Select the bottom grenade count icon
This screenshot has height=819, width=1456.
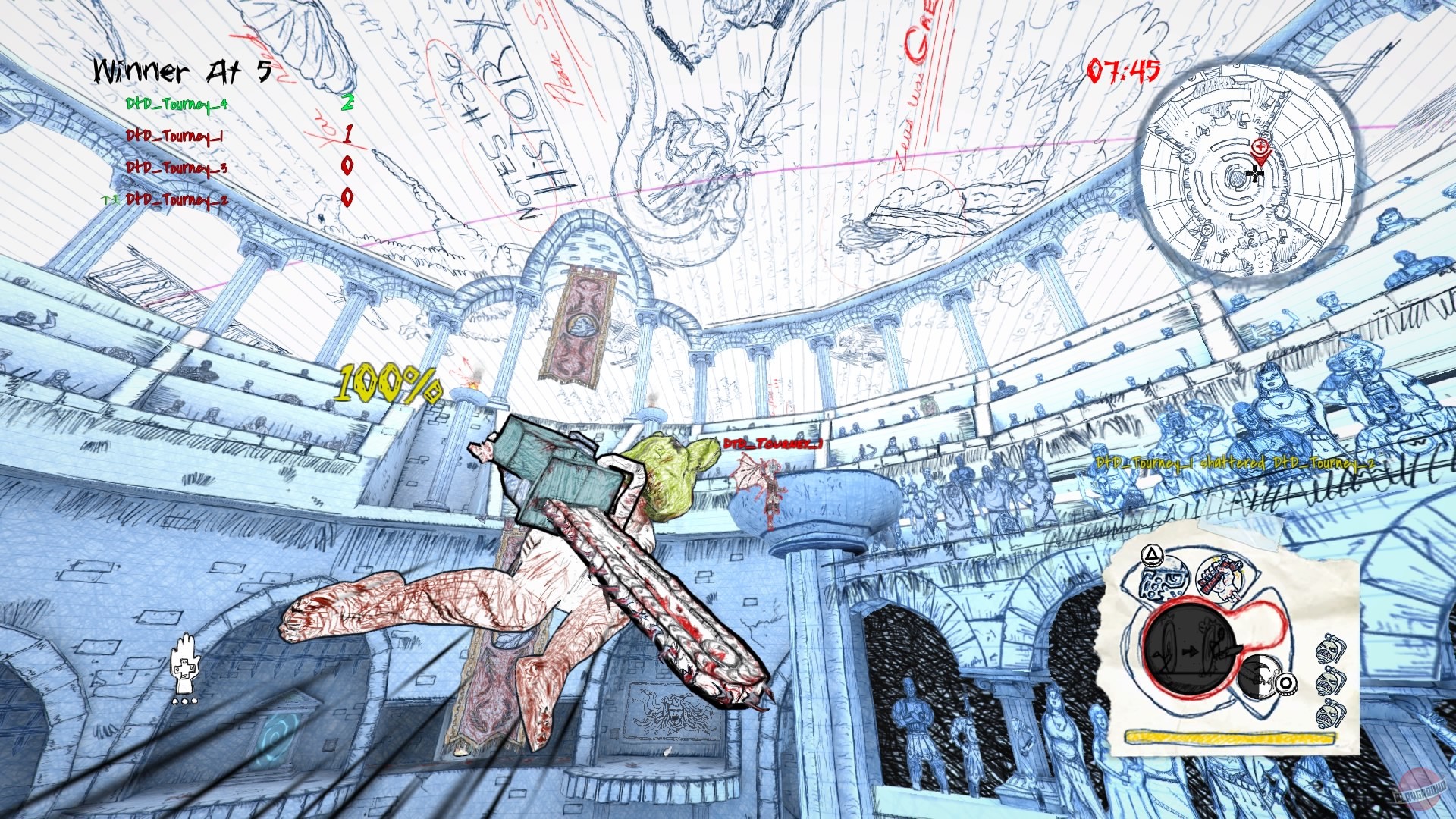point(1329,714)
